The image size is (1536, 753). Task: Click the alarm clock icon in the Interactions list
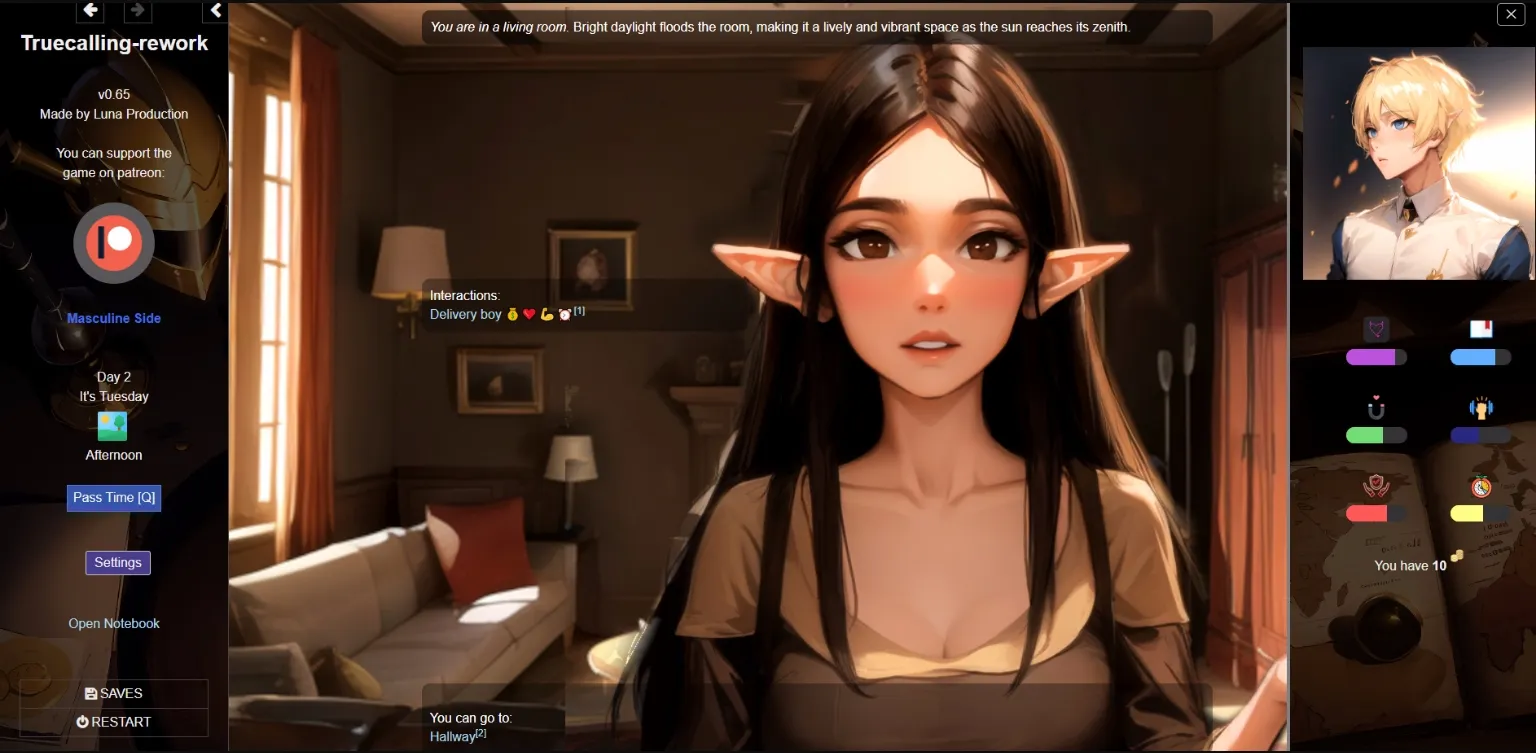point(563,314)
